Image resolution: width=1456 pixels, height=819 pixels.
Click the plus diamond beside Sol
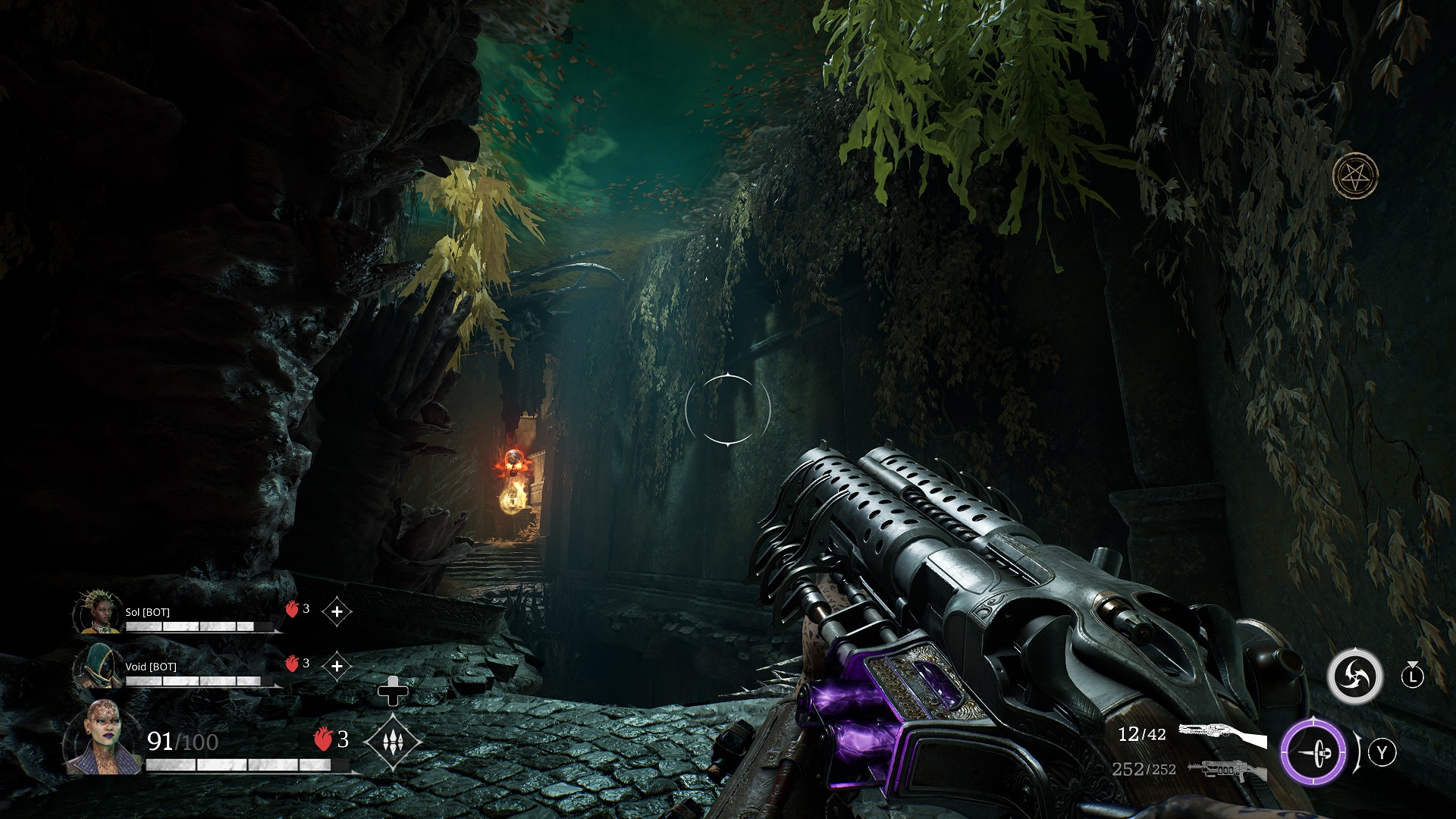pyautogui.click(x=337, y=611)
